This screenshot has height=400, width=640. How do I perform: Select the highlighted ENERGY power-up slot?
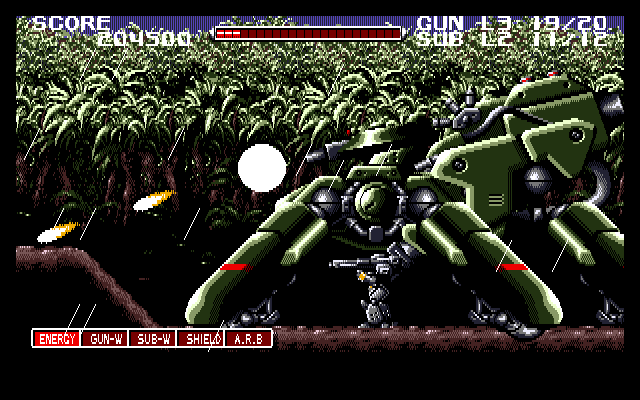[x=56, y=339]
